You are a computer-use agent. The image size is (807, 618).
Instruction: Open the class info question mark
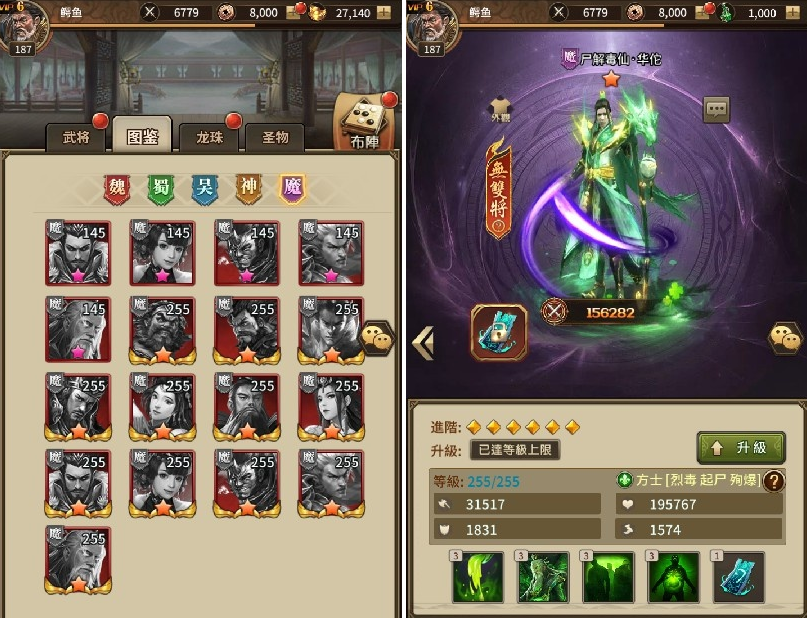(x=773, y=480)
